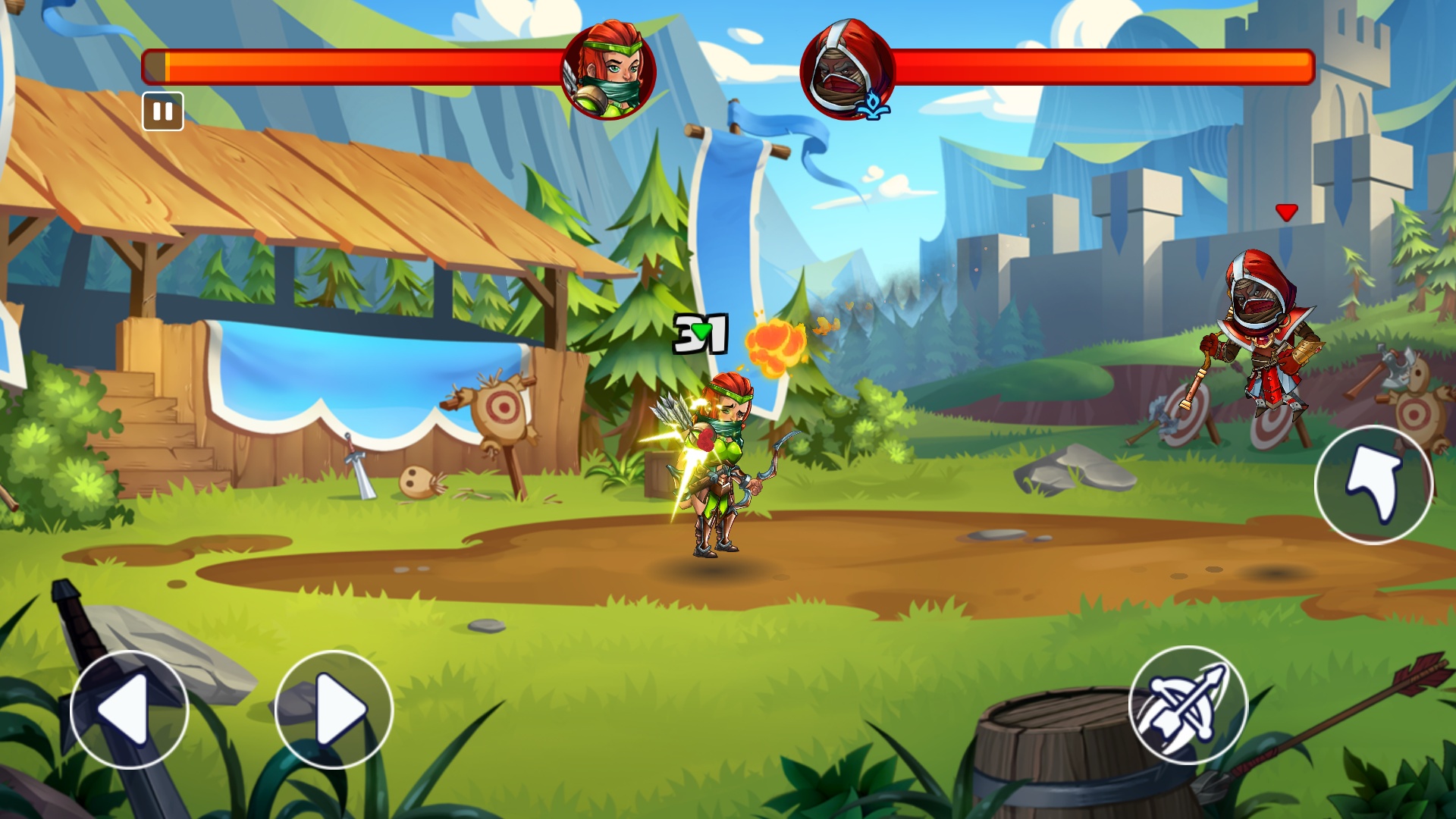Image resolution: width=1456 pixels, height=819 pixels.
Task: Click the explosion effect near the banner
Action: 776,345
